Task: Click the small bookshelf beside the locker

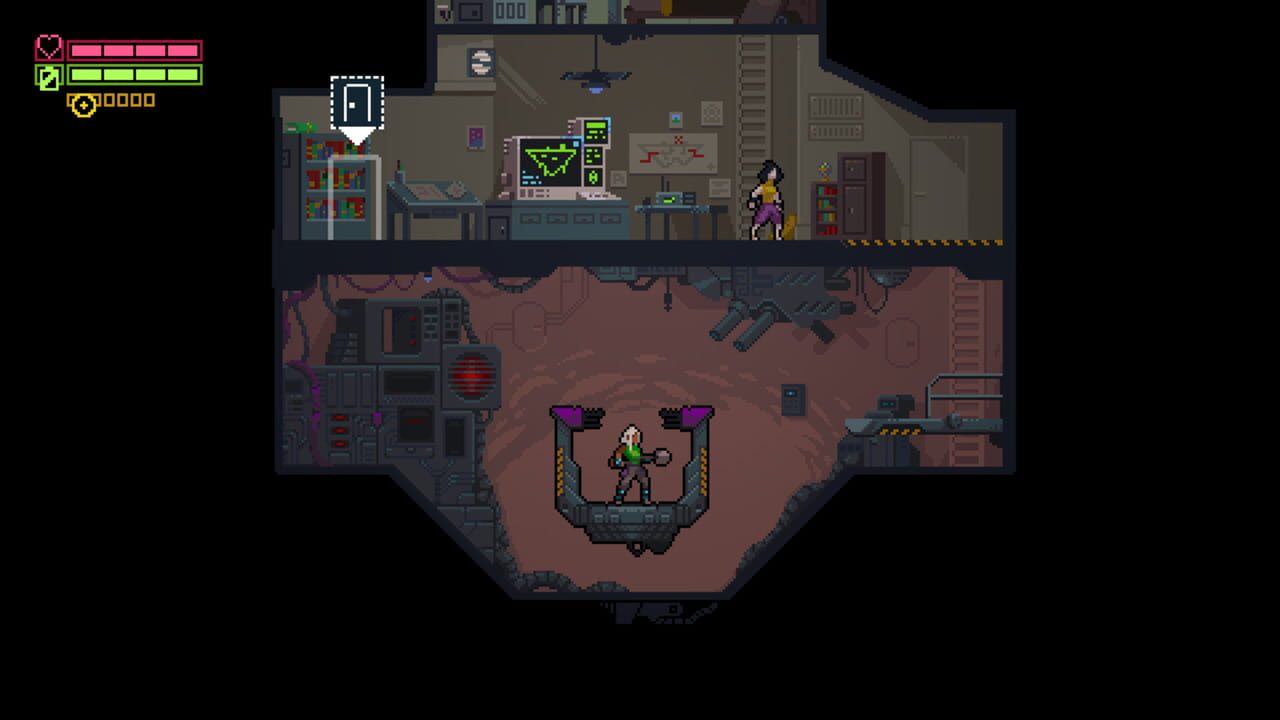Action: click(825, 210)
